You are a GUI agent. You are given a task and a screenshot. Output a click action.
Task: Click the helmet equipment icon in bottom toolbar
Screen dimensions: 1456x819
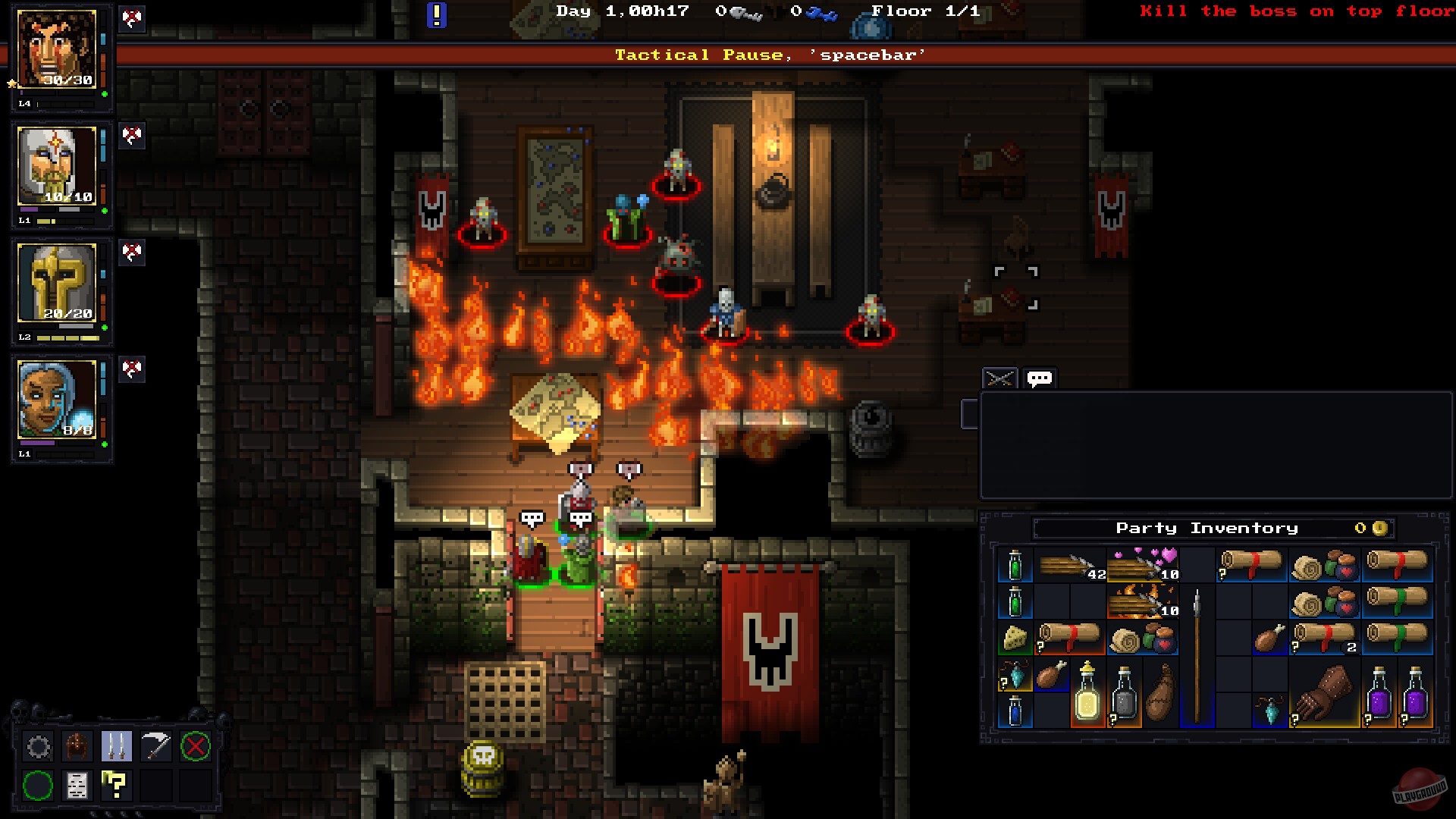pyautogui.click(x=76, y=746)
